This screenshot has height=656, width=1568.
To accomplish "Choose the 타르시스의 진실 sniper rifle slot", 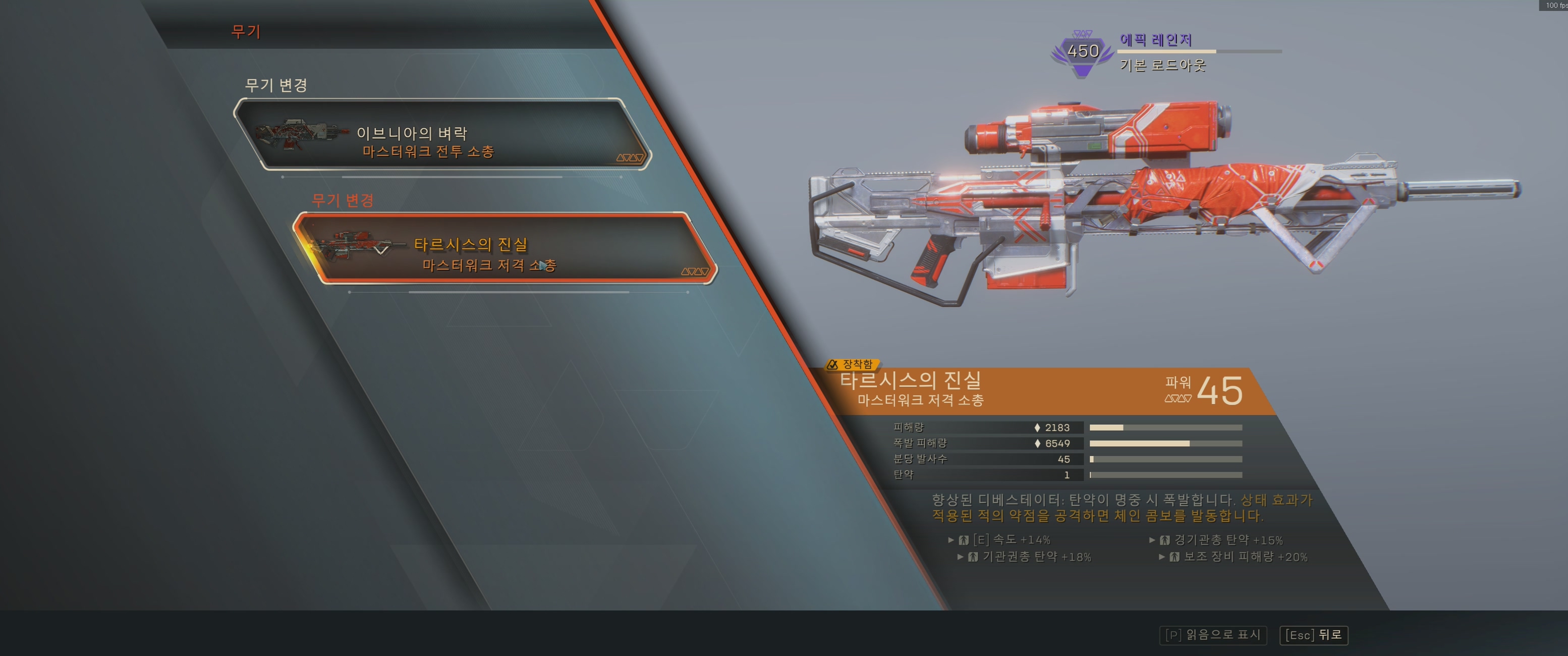I will click(504, 248).
